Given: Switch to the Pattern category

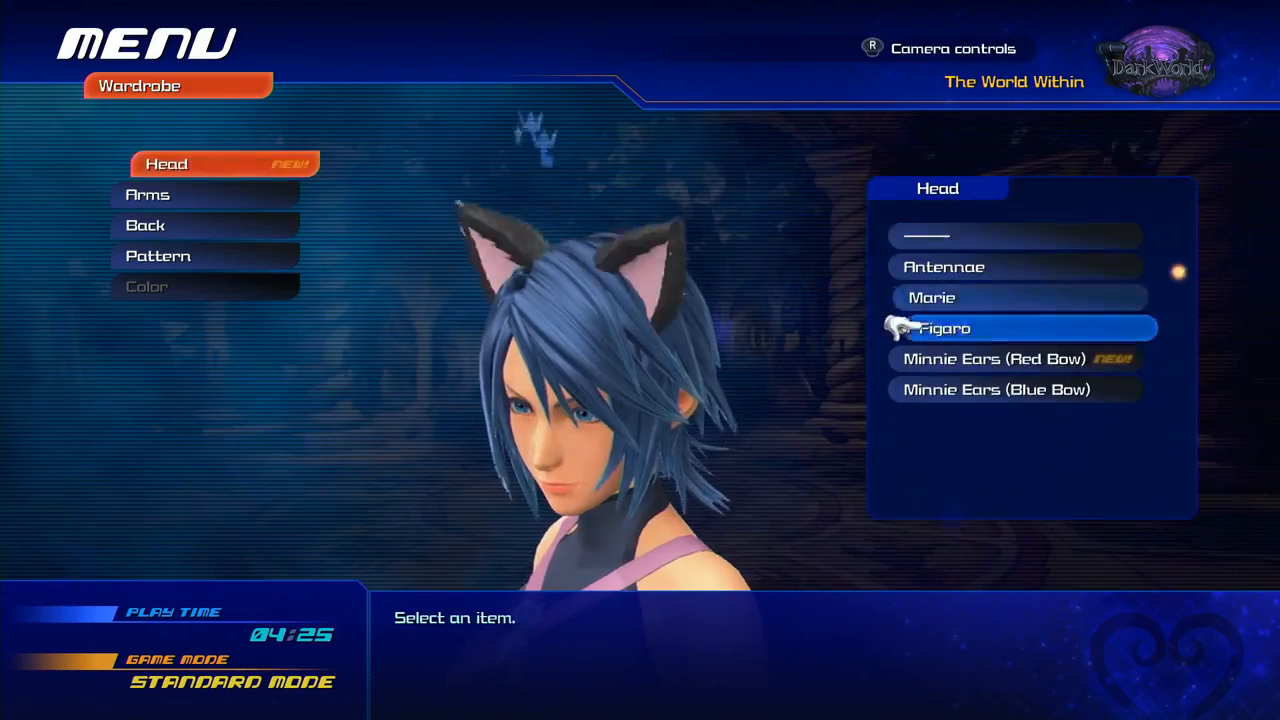Looking at the screenshot, I should click(x=205, y=256).
